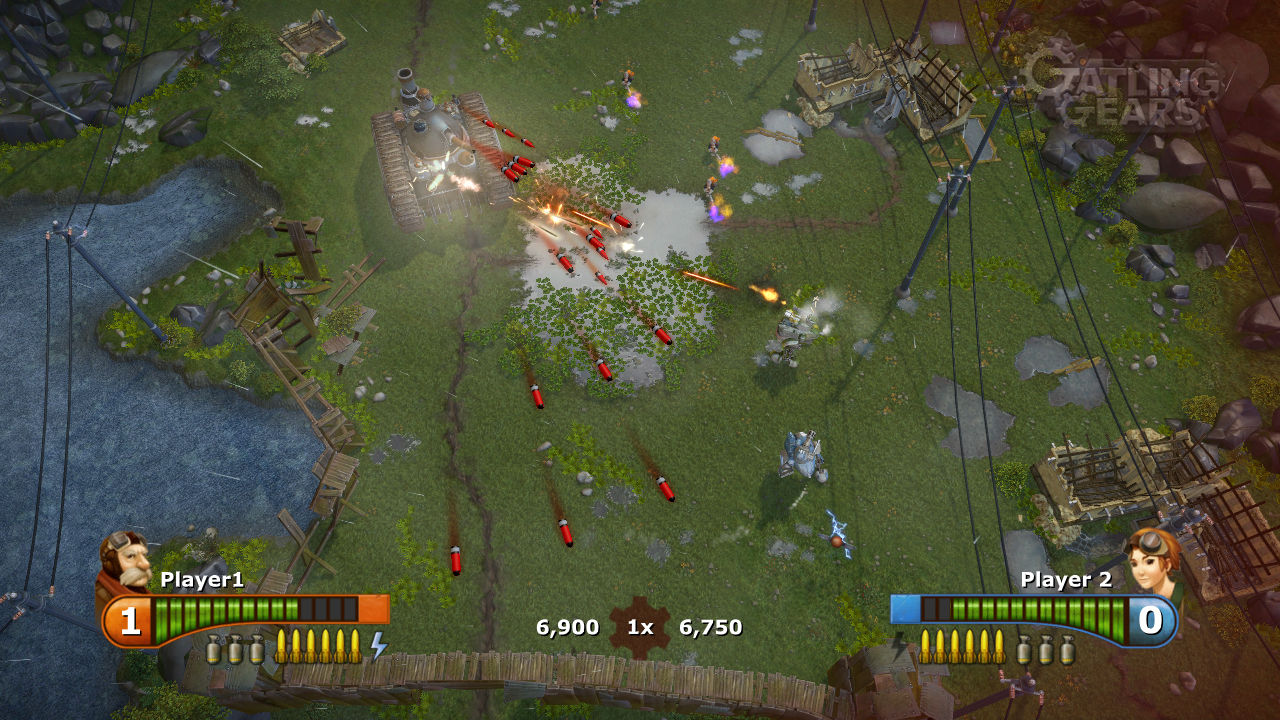Select Player1's bearded pilot portrait

124,562
